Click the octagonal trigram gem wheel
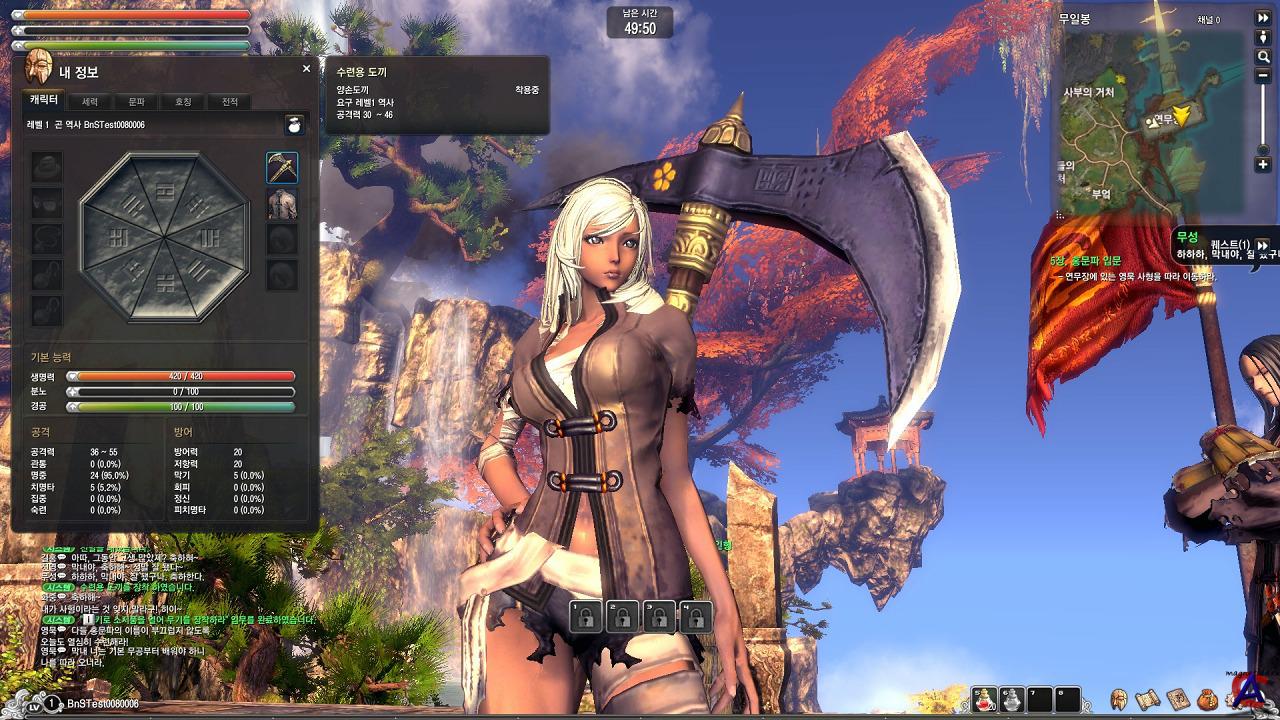1280x720 pixels. point(164,237)
